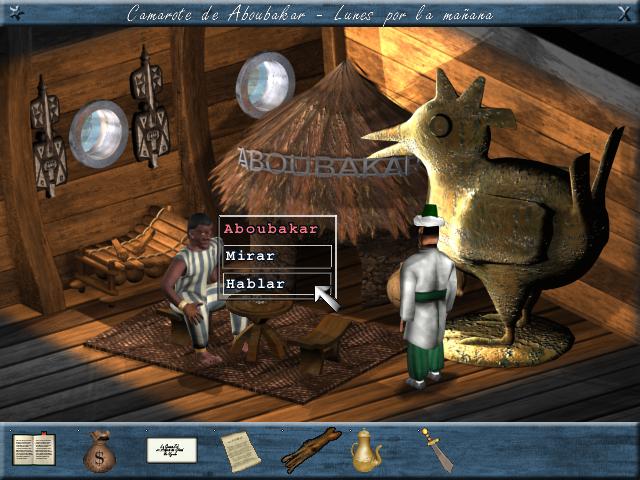Select the paper document in inventory
The height and width of the screenshot is (480, 640).
[x=240, y=451]
